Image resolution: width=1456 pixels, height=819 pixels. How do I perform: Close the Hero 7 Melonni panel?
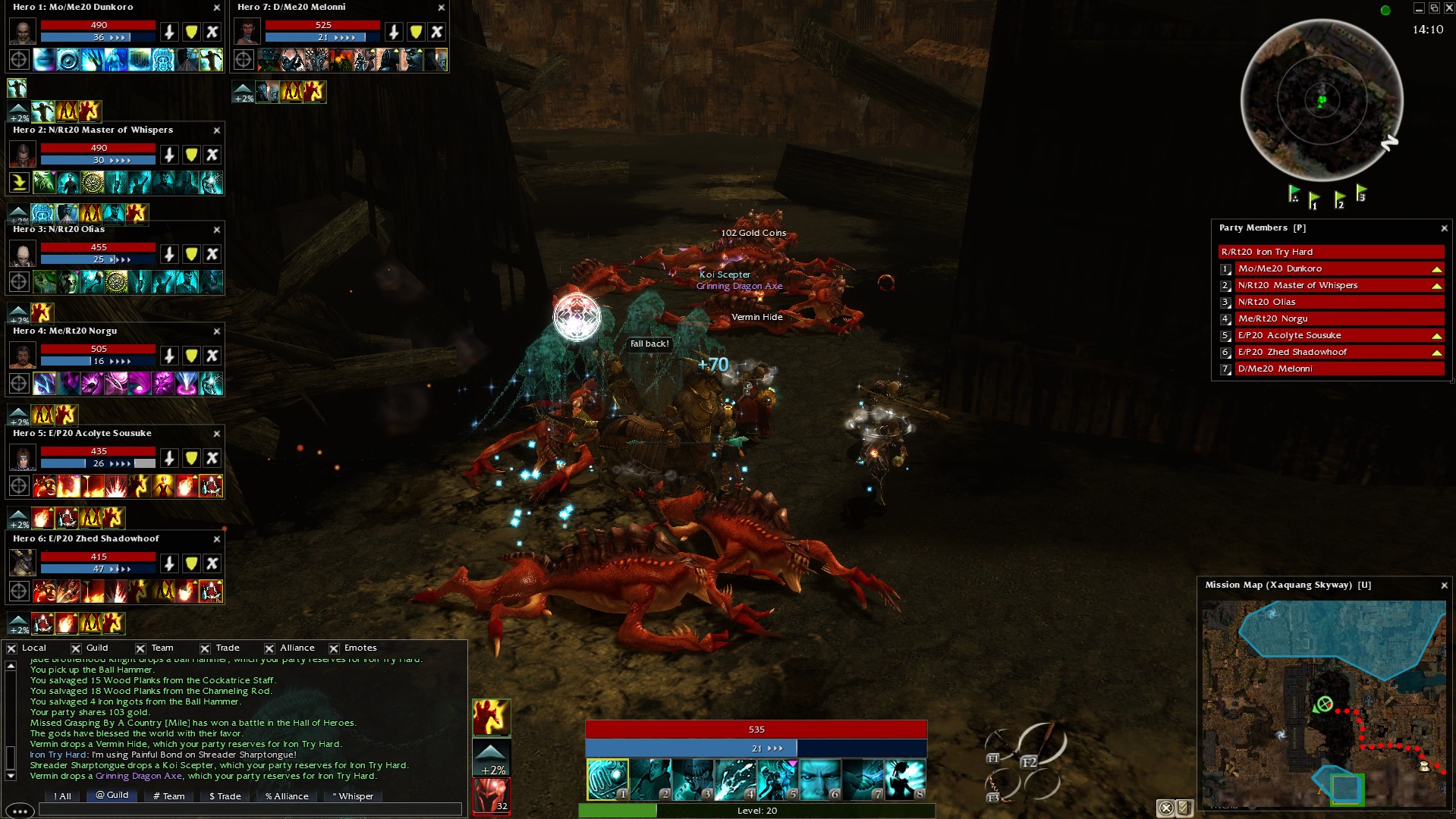pyautogui.click(x=442, y=8)
